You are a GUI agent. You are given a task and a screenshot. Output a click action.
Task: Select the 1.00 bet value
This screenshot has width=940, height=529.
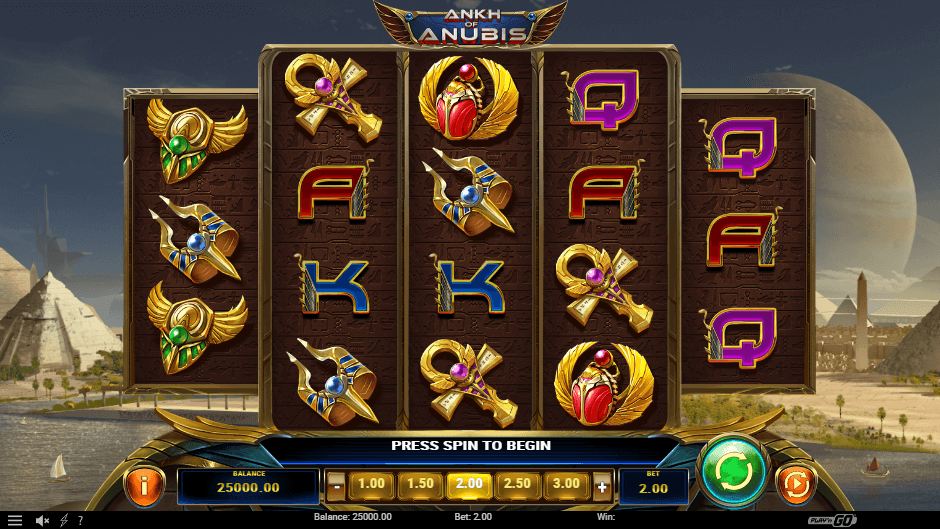coord(371,485)
